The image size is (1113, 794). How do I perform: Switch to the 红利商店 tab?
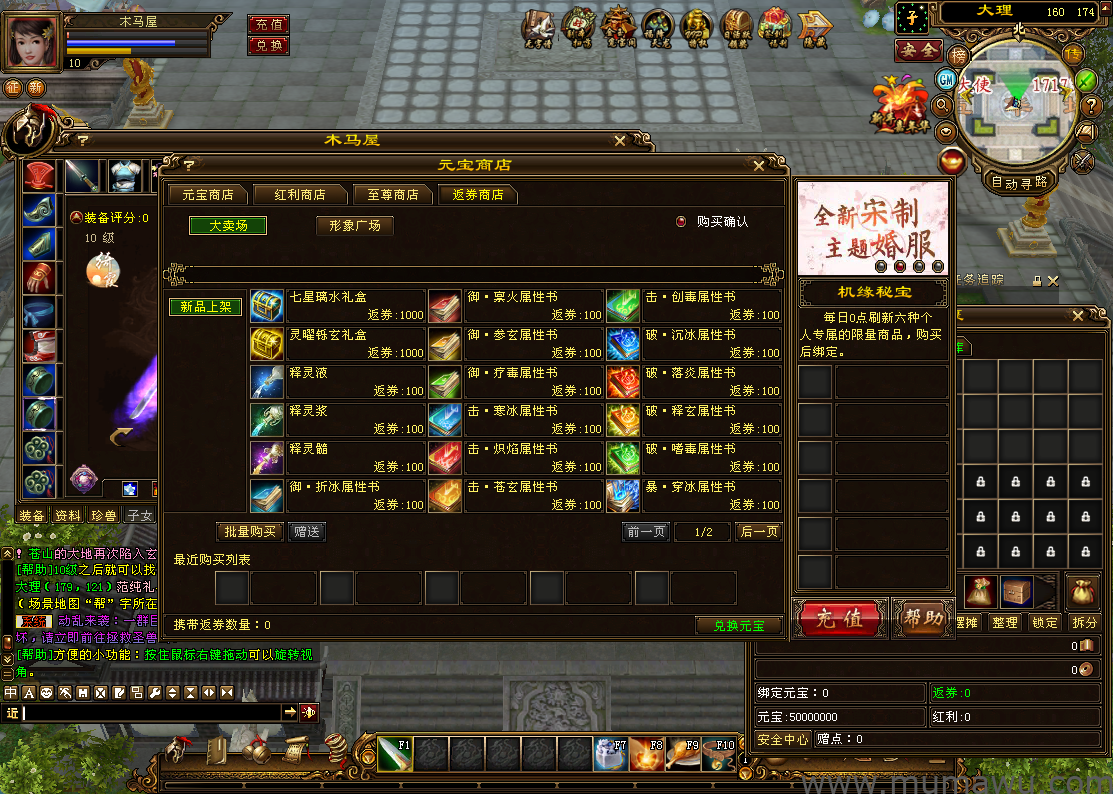coord(299,195)
